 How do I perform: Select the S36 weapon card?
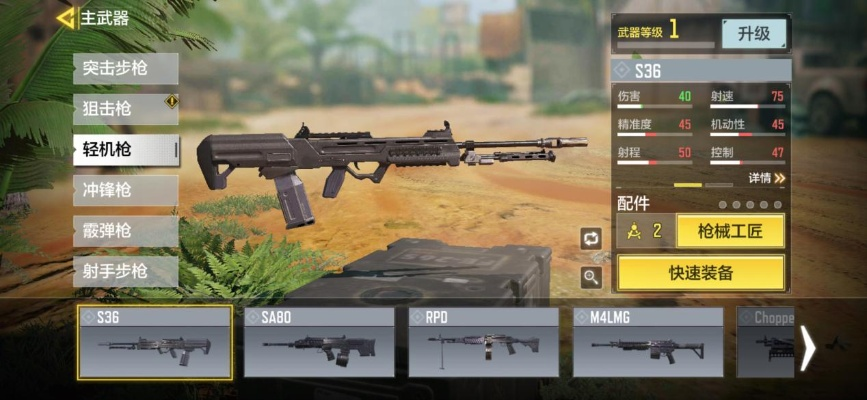155,343
